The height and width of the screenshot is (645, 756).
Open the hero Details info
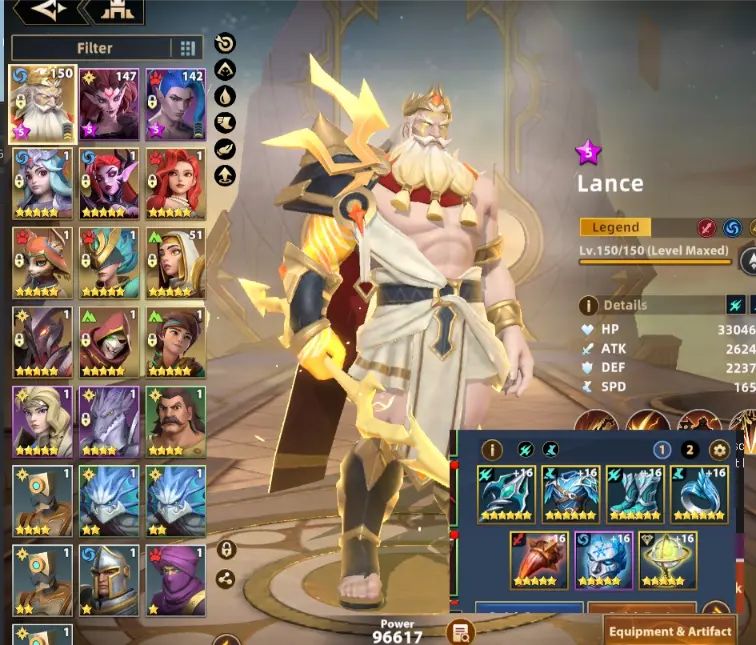590,305
